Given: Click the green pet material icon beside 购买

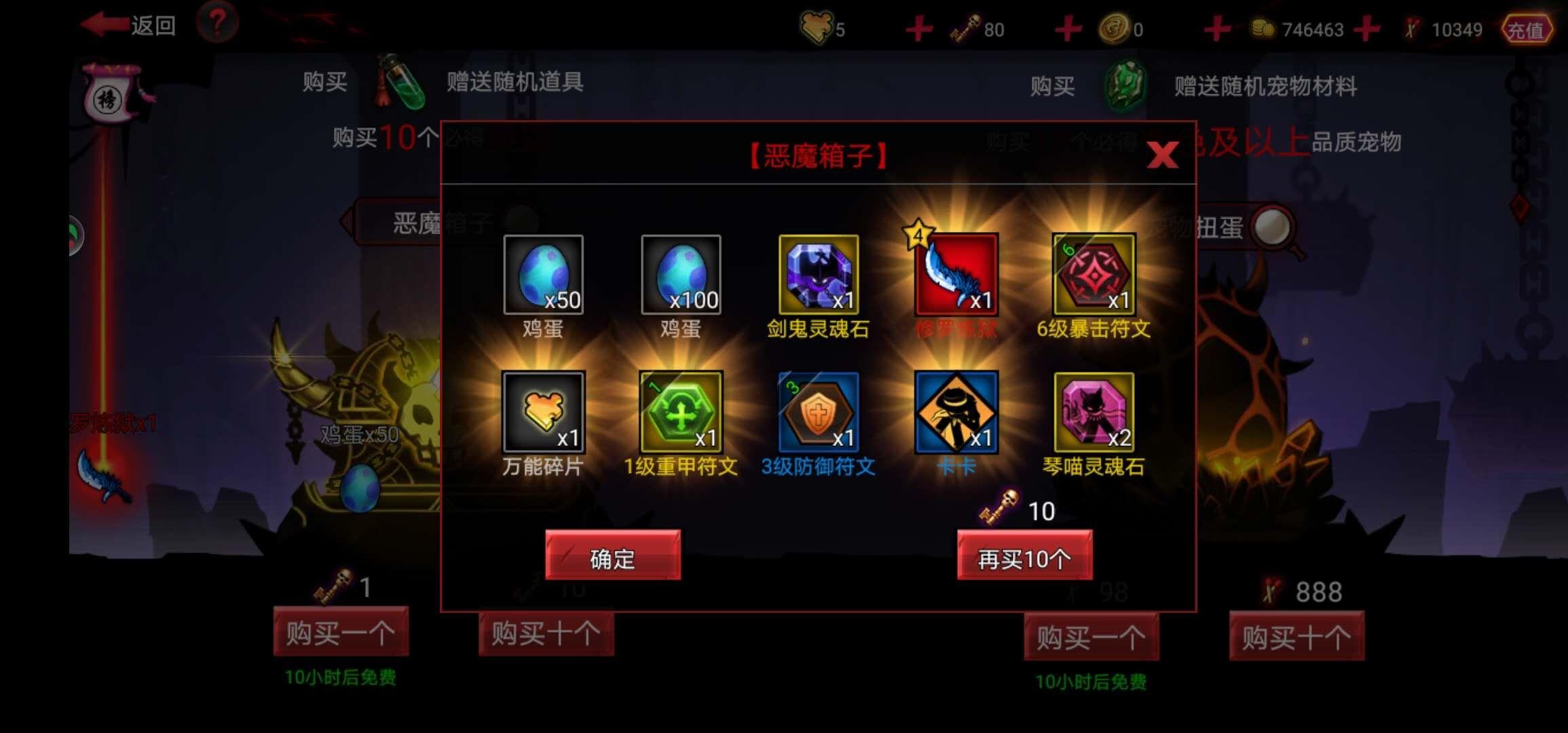Looking at the screenshot, I should [x=1127, y=86].
